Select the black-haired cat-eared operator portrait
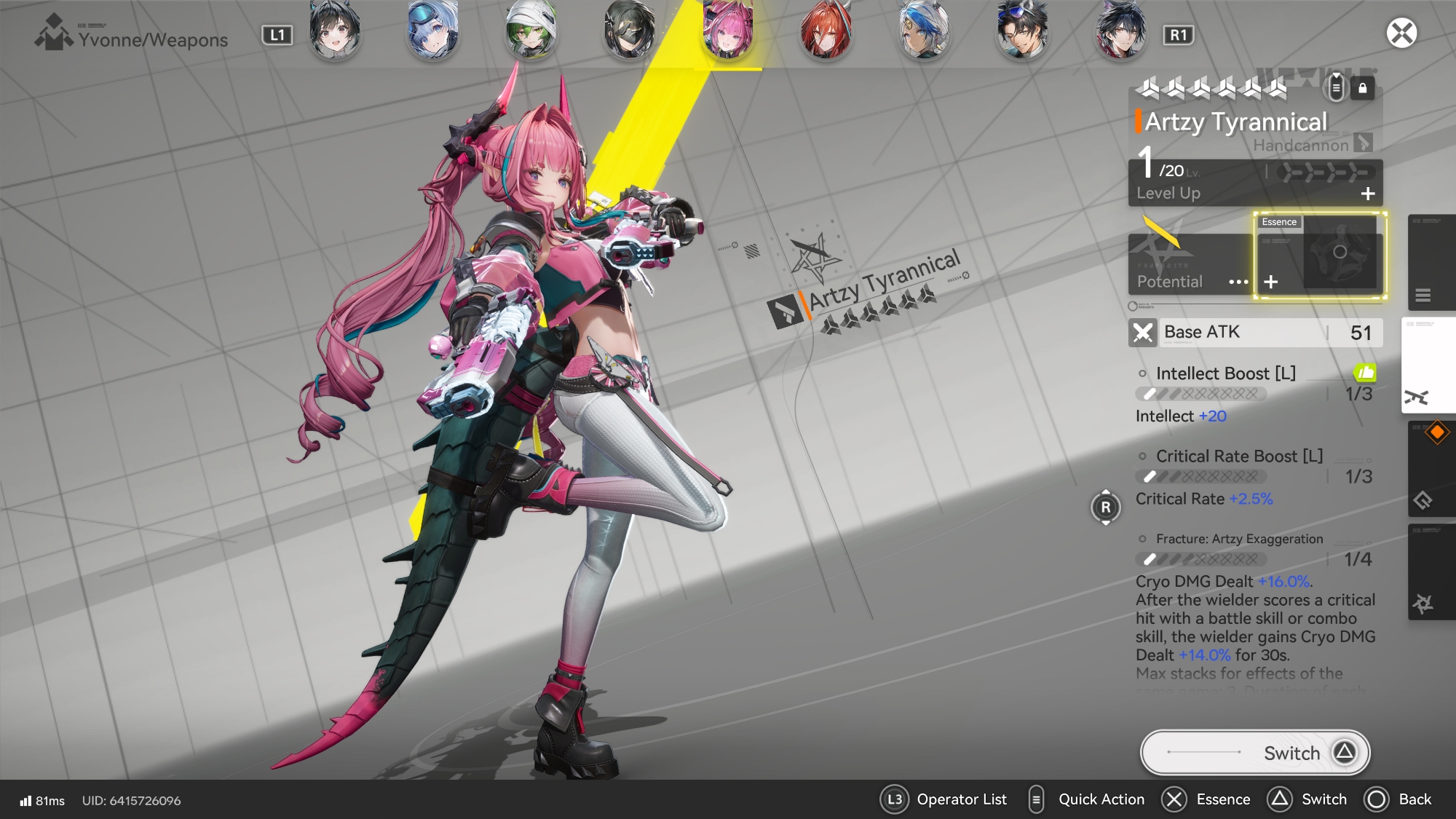The height and width of the screenshot is (819, 1456). [x=335, y=31]
